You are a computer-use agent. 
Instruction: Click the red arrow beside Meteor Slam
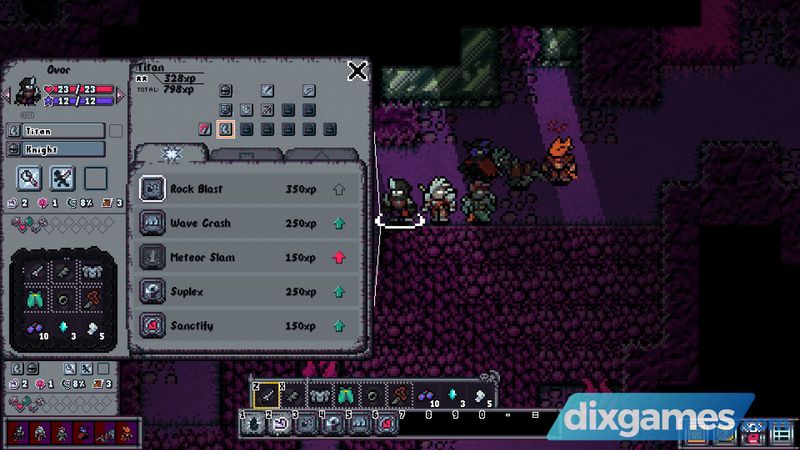click(339, 257)
